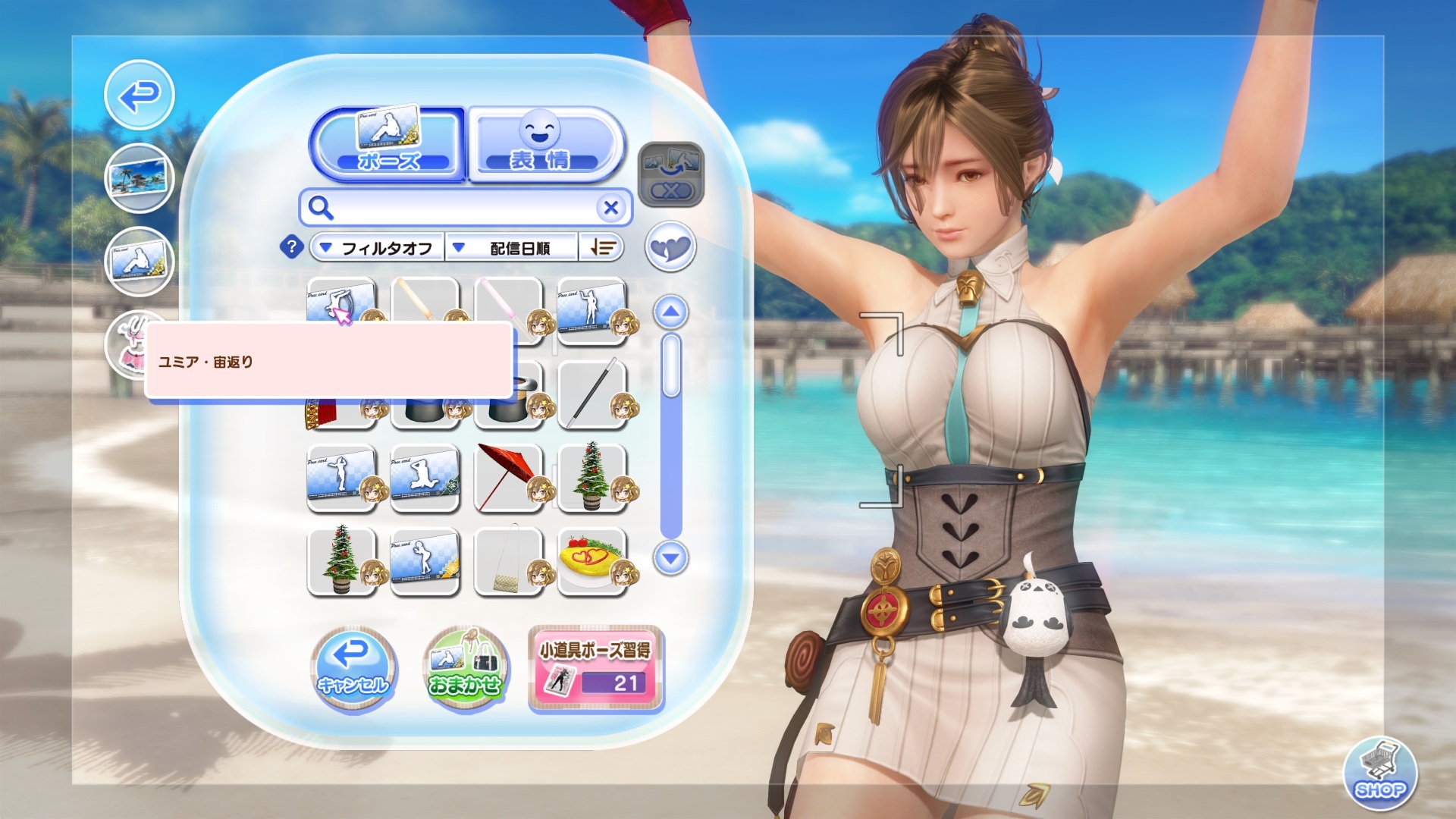Clear the search field with the X
The width and height of the screenshot is (1456, 819).
610,208
